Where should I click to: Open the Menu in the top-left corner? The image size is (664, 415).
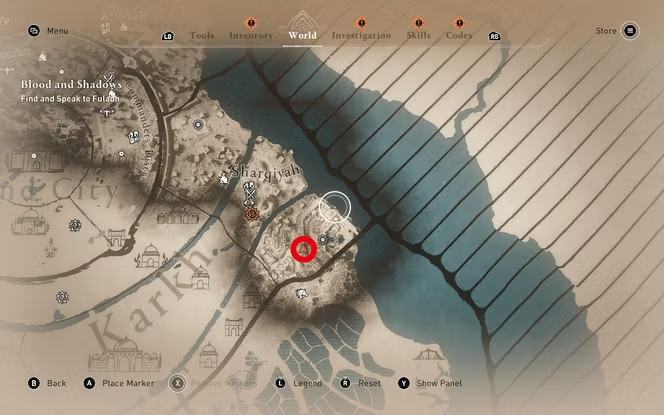point(50,31)
